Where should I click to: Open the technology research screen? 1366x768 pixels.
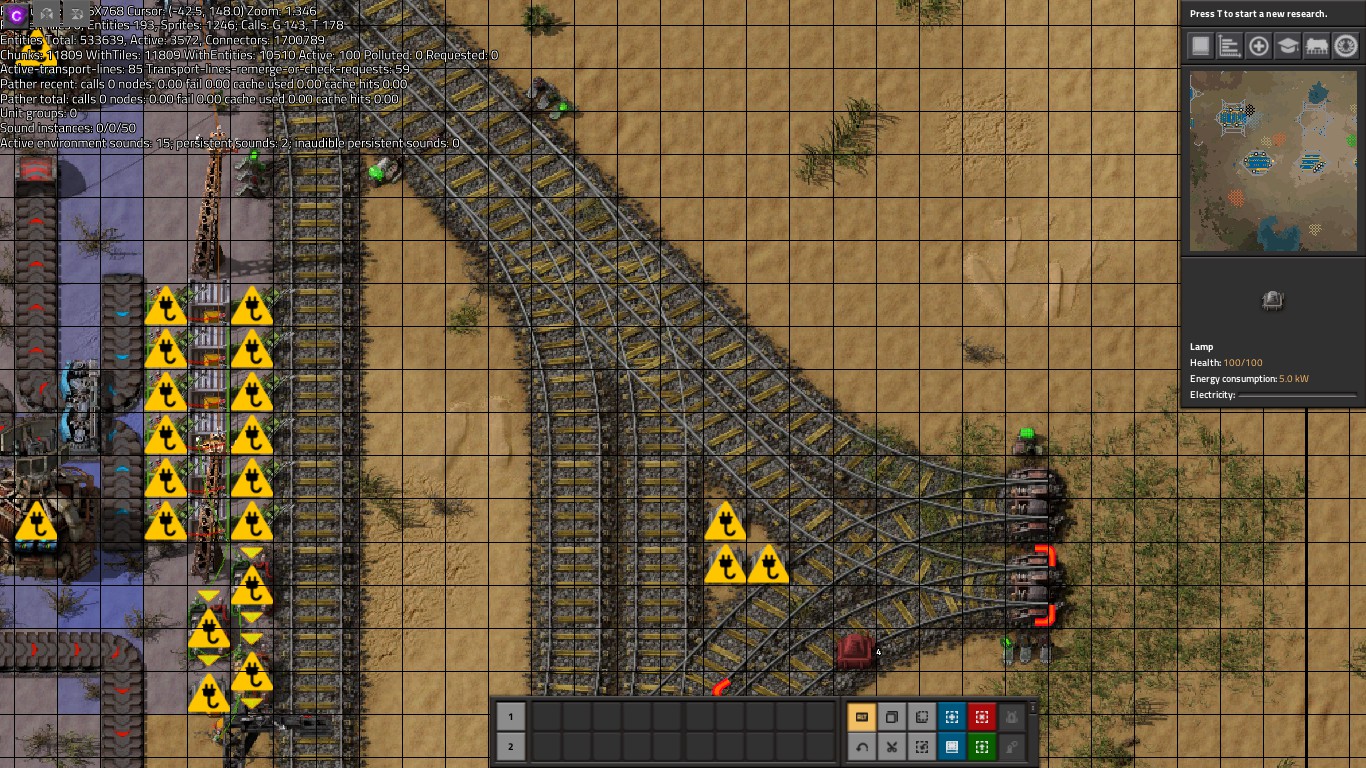point(1287,46)
